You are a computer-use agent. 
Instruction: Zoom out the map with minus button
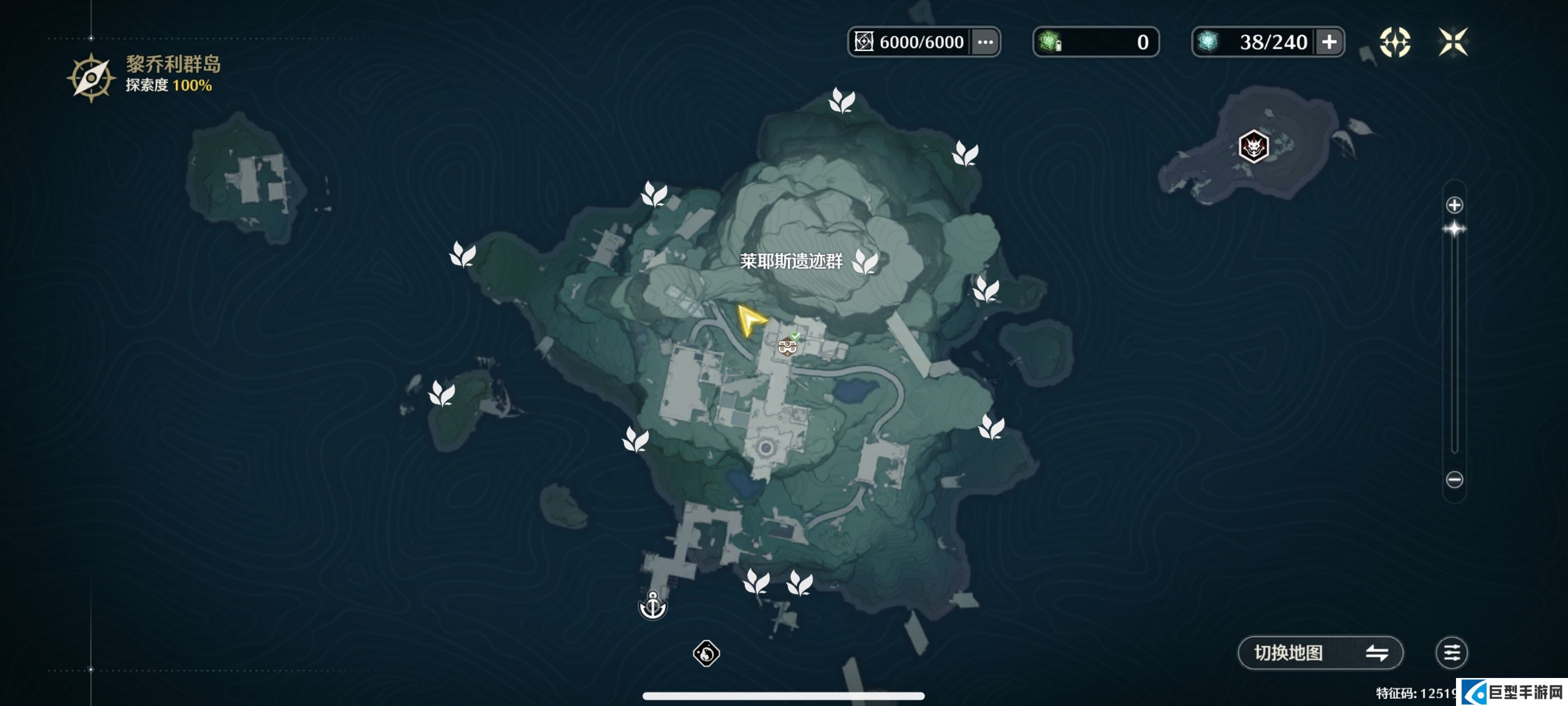(x=1454, y=480)
